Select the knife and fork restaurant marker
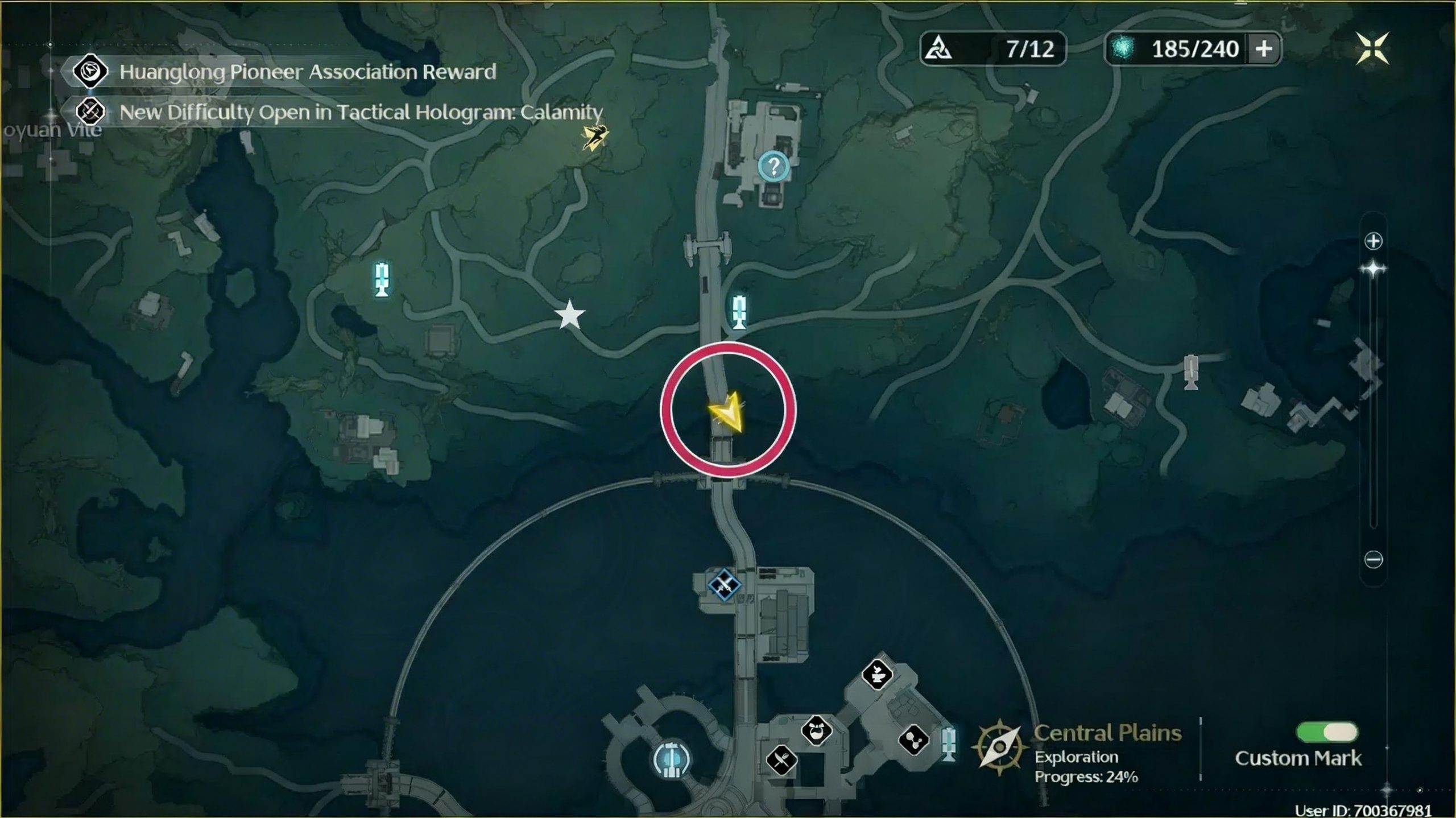This screenshot has height=818, width=1456. [x=781, y=759]
